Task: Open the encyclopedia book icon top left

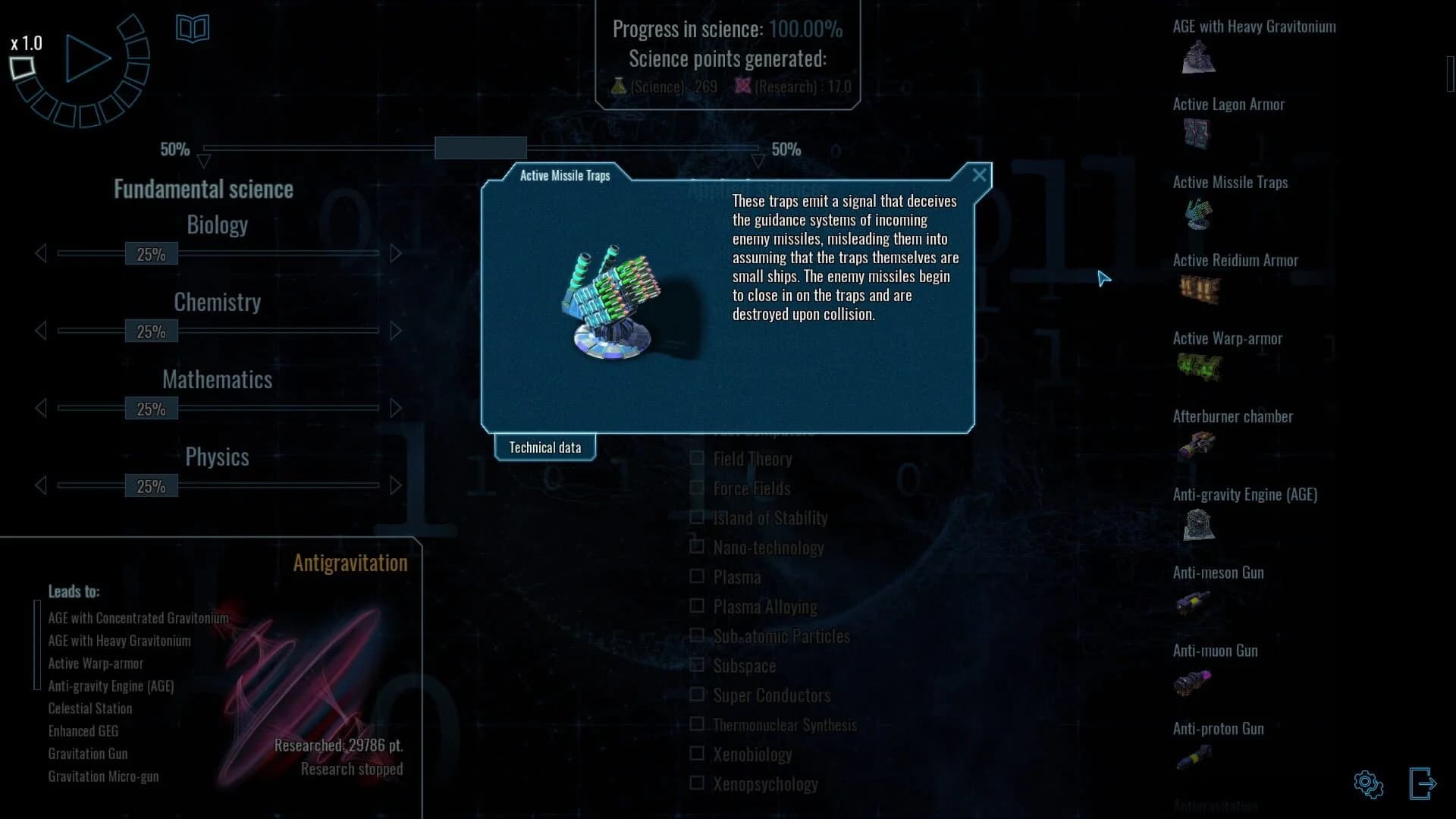Action: point(193,28)
